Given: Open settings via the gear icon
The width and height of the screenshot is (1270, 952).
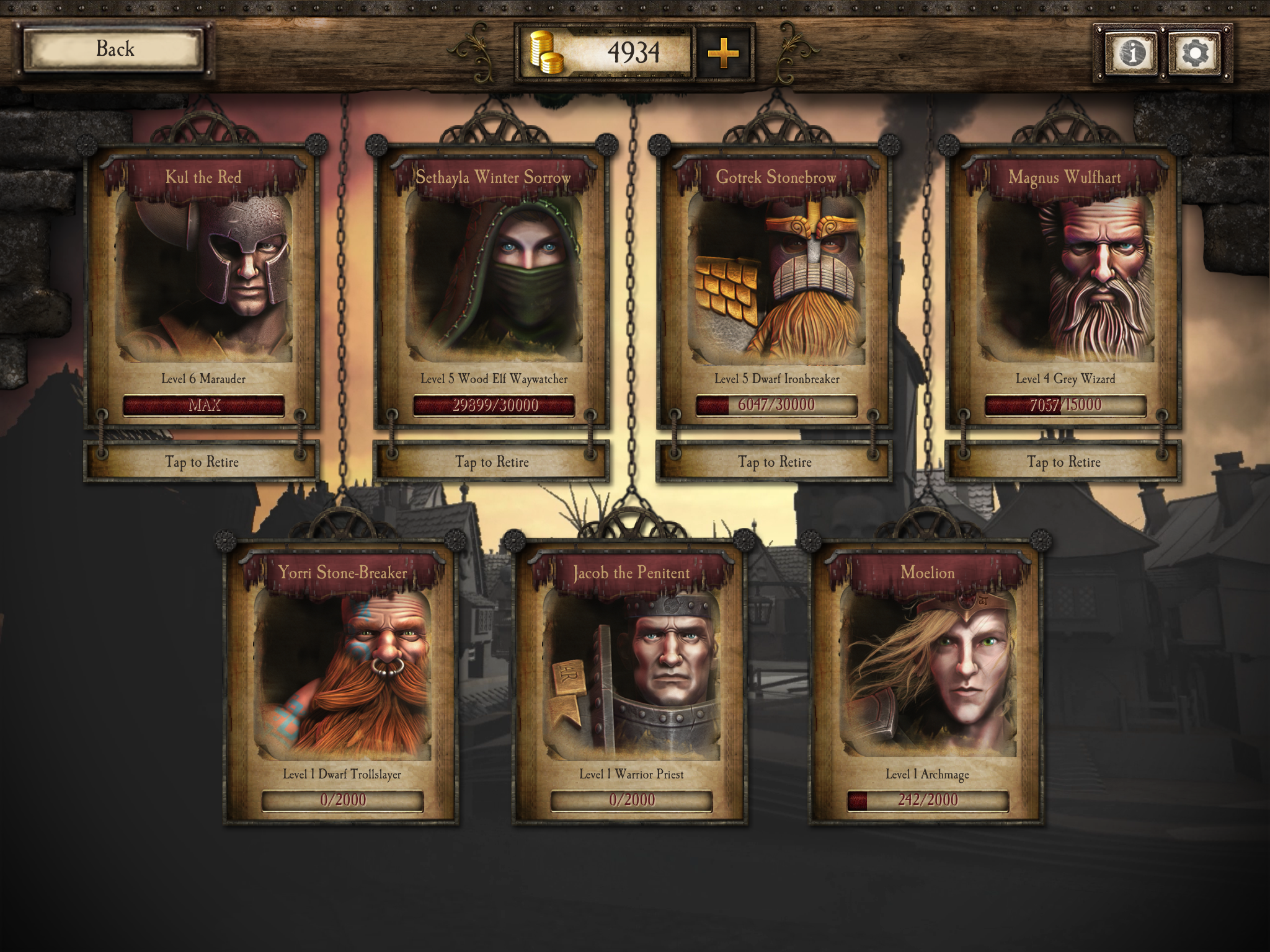Looking at the screenshot, I should click(1194, 53).
